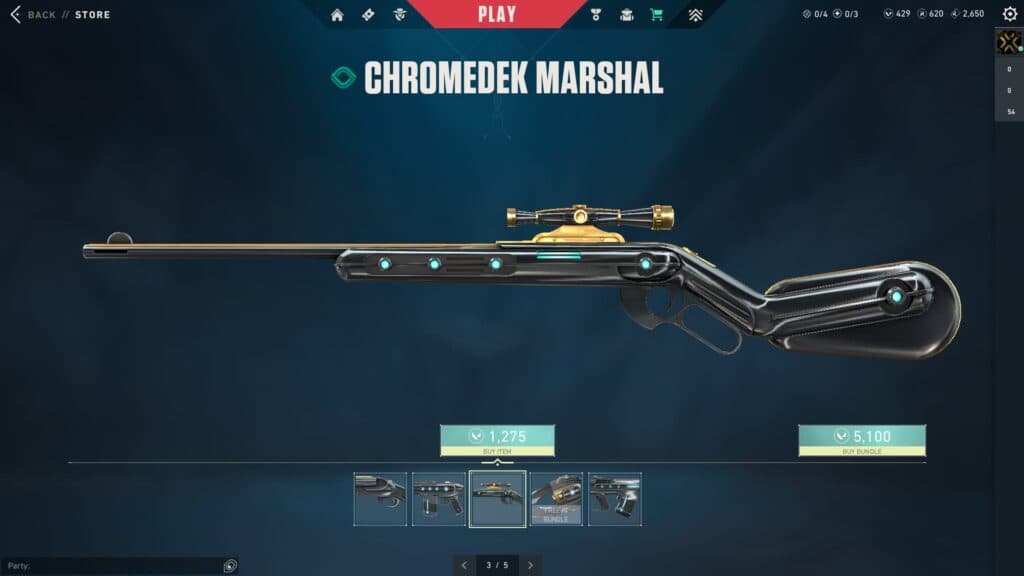The width and height of the screenshot is (1024, 576).
Task: Buy the Chromedek Marshal for 1,275
Action: click(497, 440)
